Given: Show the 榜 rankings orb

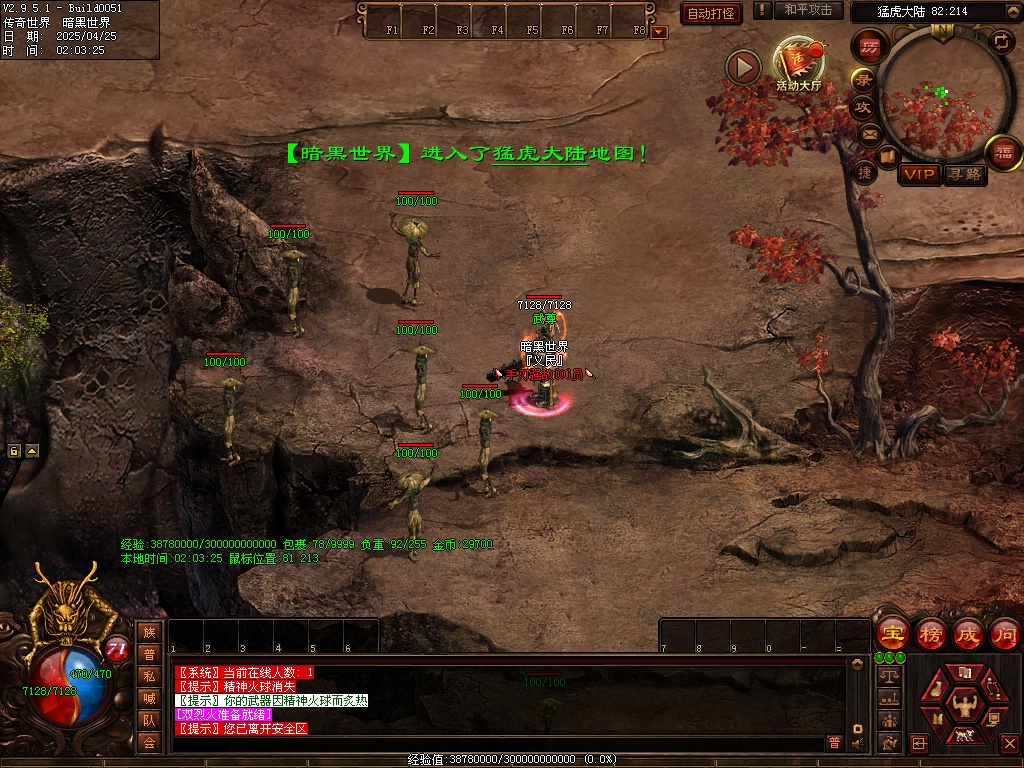Looking at the screenshot, I should (x=930, y=634).
